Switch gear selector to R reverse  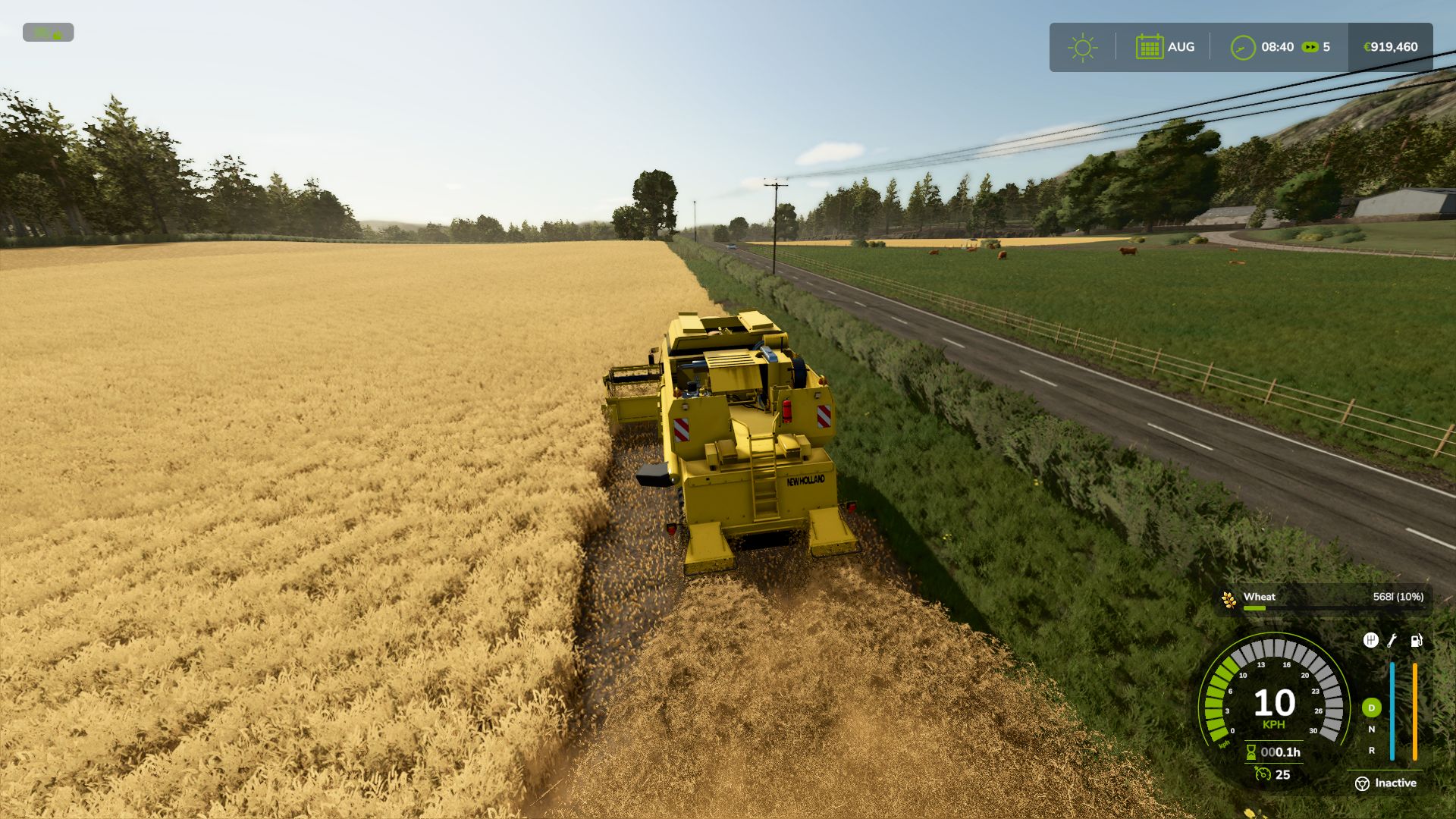tap(1372, 750)
